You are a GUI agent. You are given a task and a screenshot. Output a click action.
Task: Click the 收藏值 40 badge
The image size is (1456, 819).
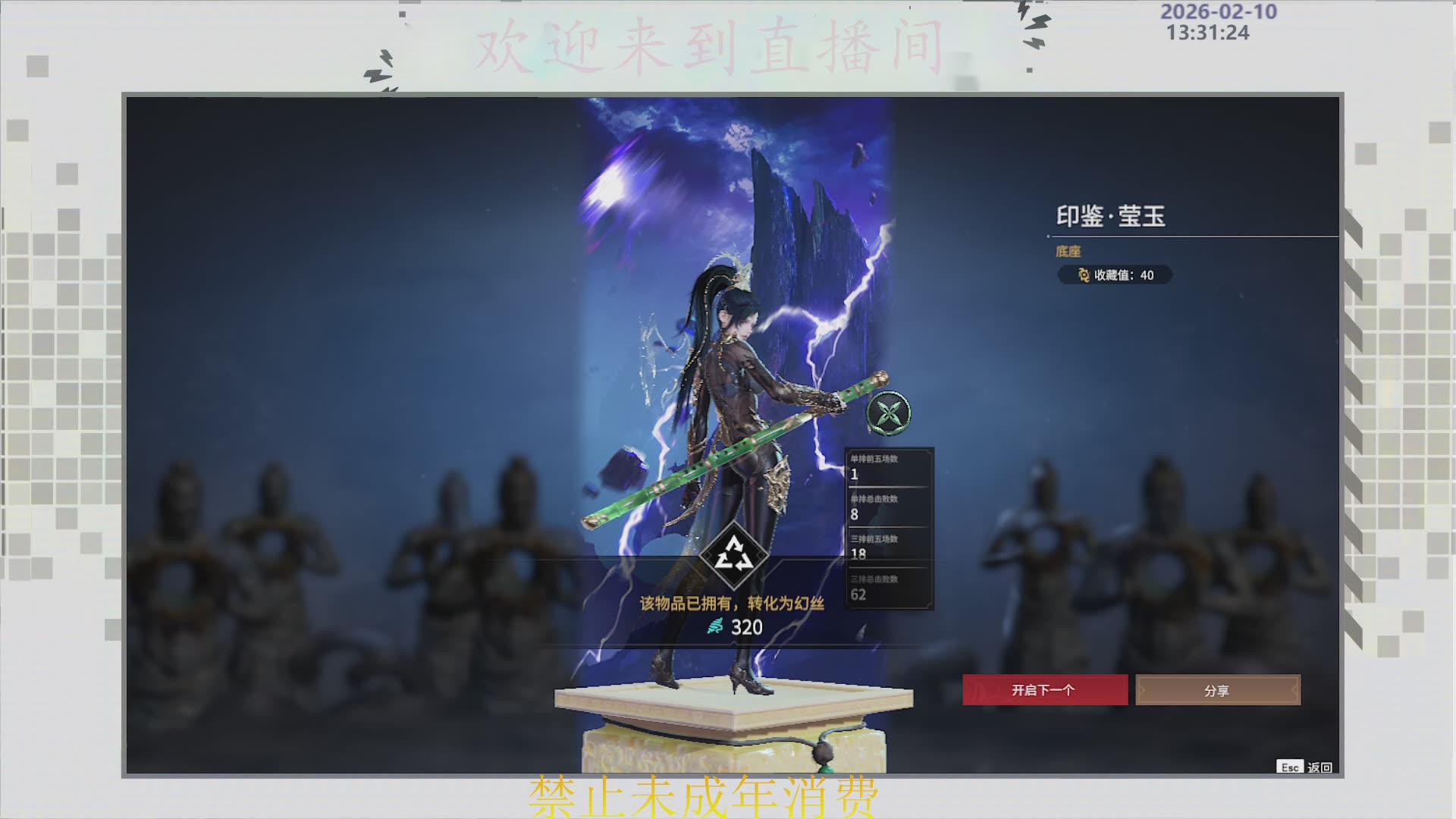(1115, 276)
